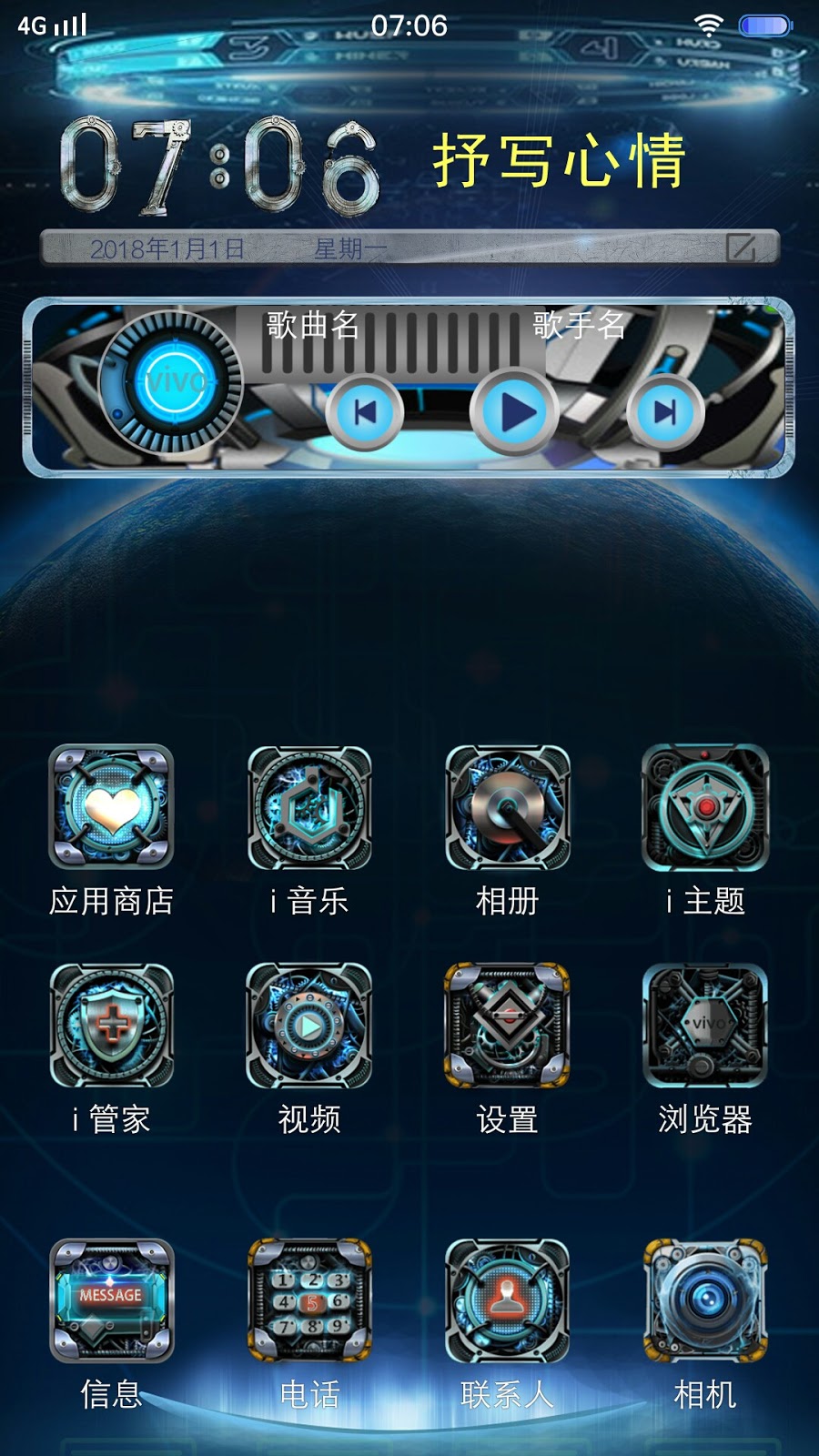Tap the 抒写心情 mood text
This screenshot has width=819, height=1456.
(x=559, y=161)
